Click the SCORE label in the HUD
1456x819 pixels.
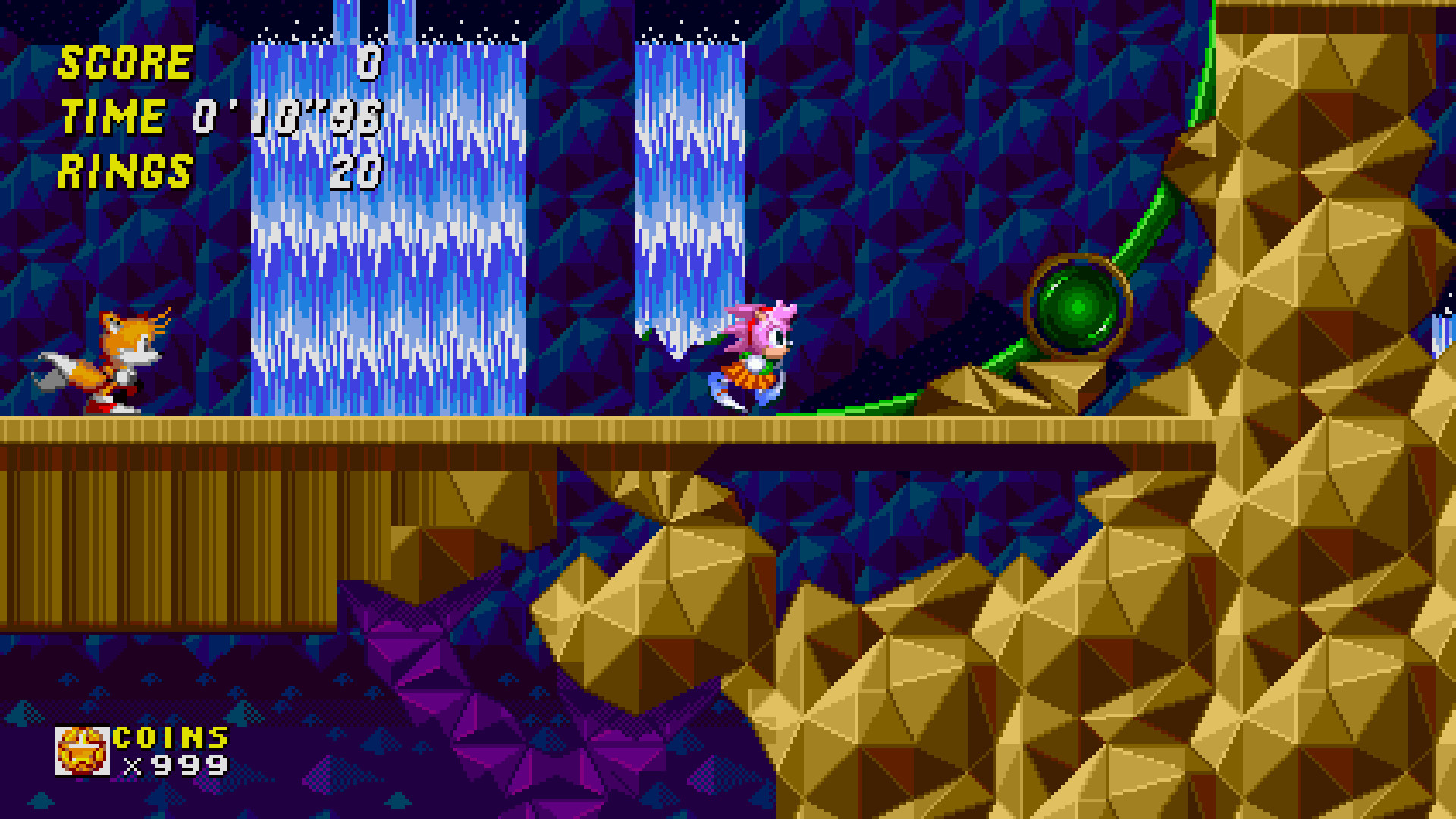[125, 62]
